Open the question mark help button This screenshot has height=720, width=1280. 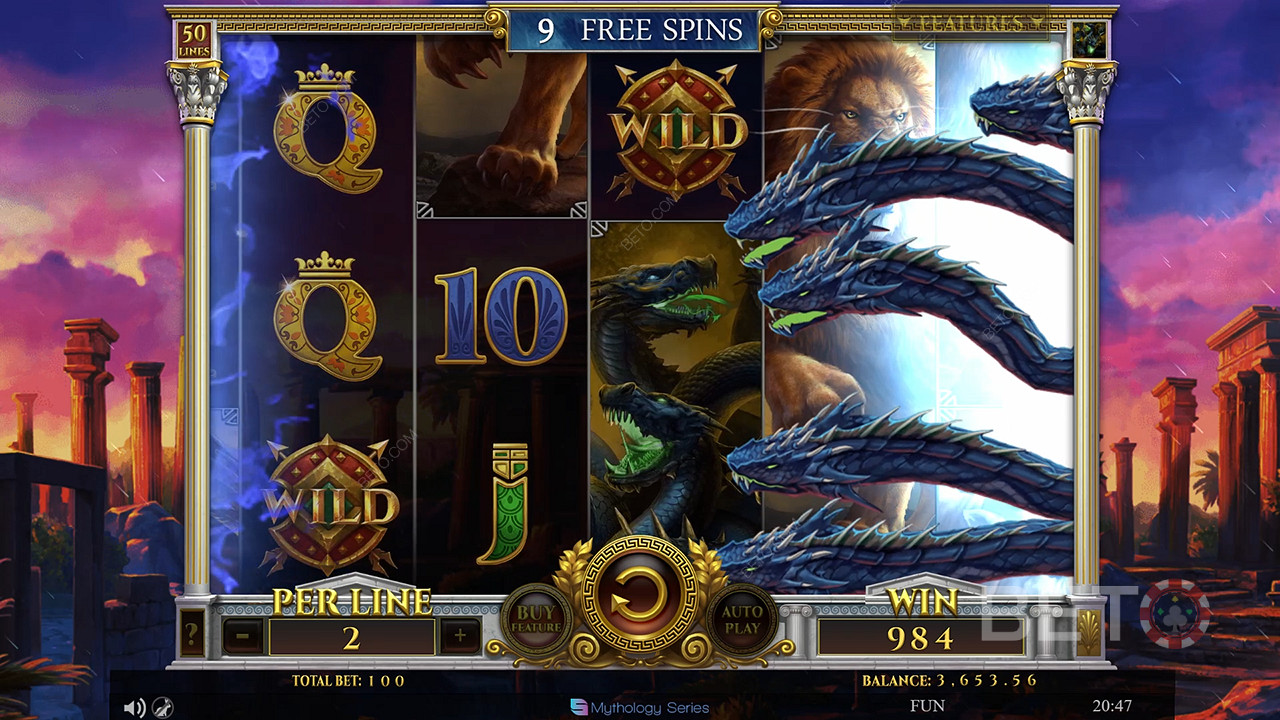point(192,635)
